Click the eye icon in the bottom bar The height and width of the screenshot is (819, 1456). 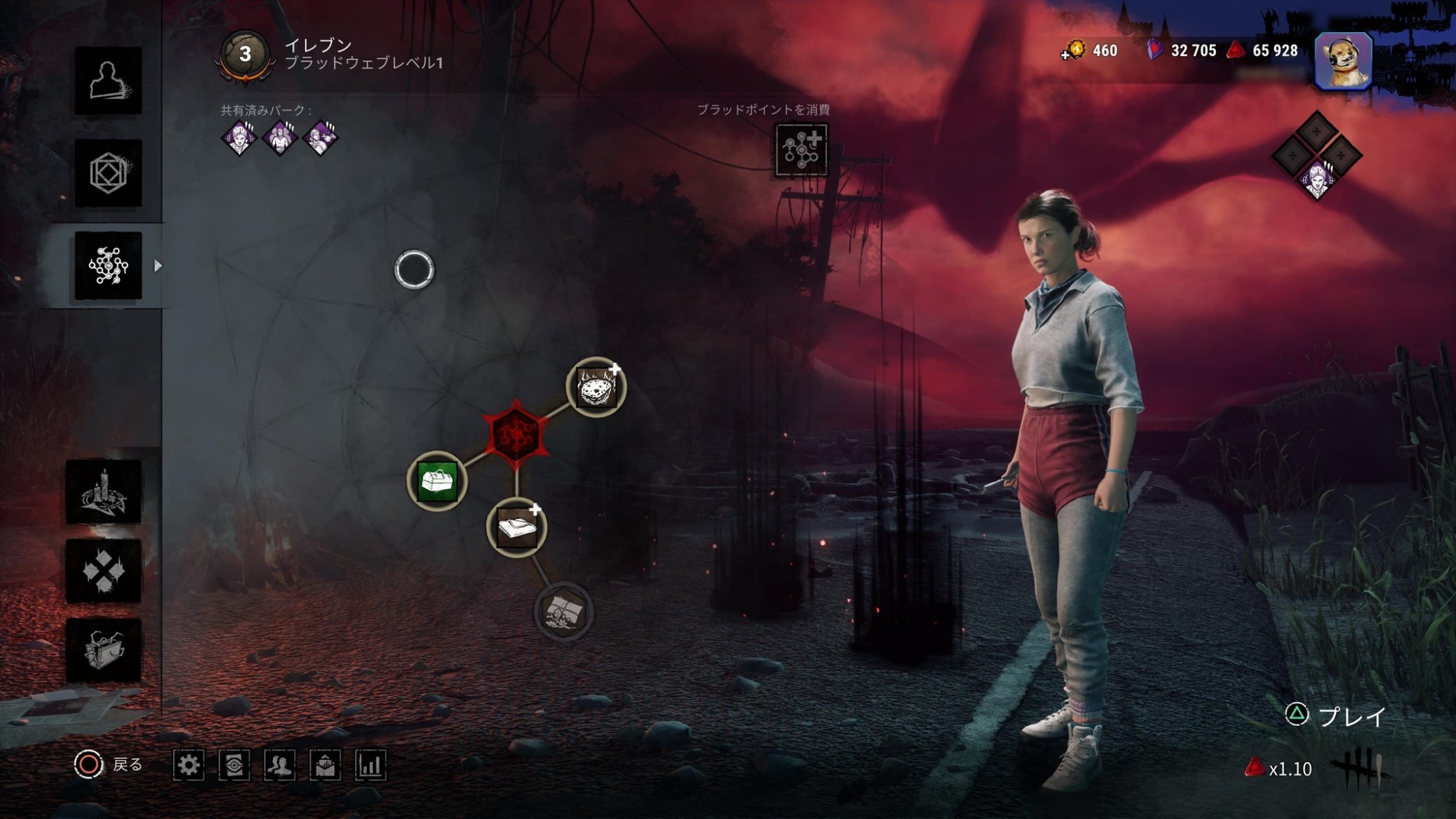(234, 765)
